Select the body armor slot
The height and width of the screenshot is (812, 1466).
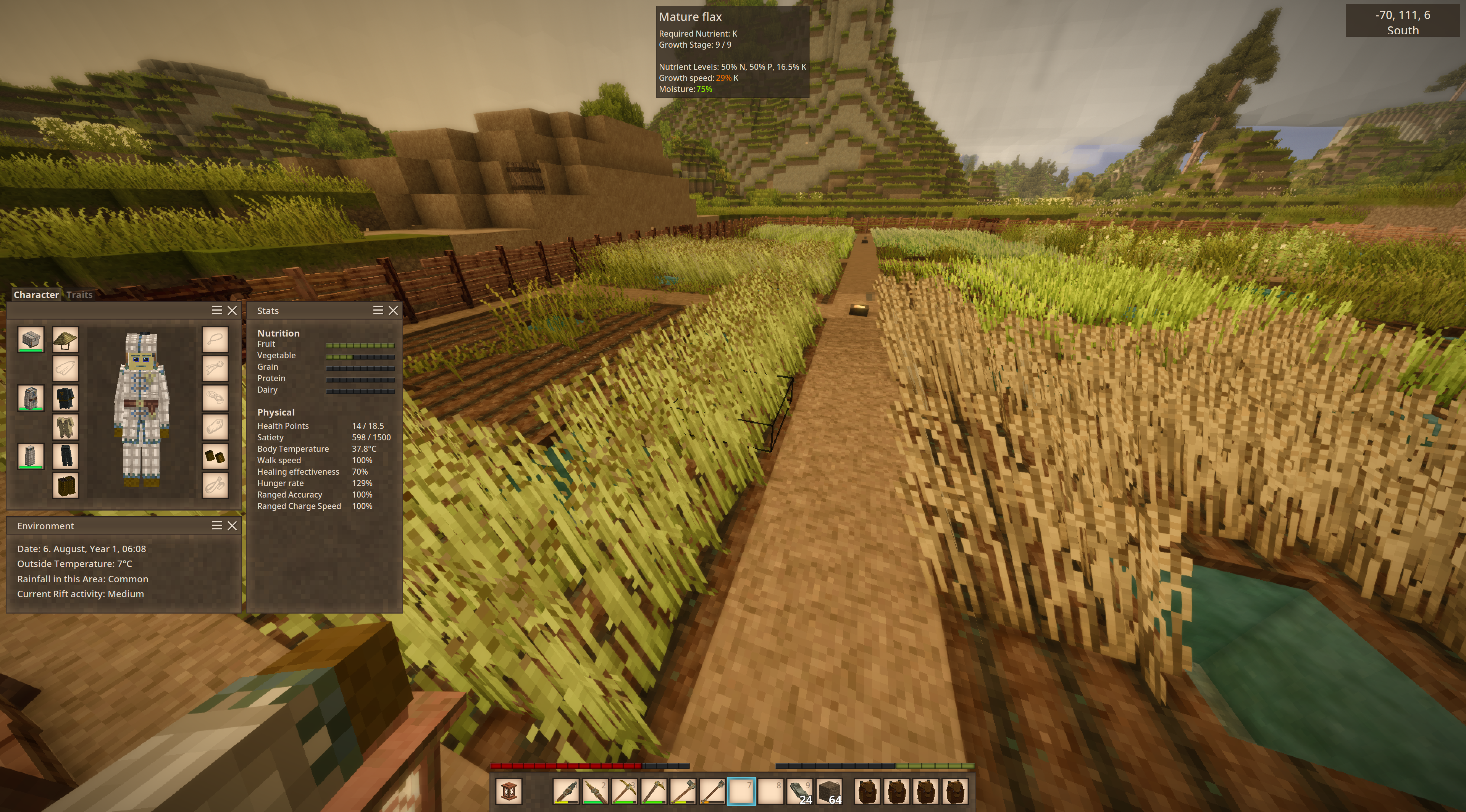point(31,398)
